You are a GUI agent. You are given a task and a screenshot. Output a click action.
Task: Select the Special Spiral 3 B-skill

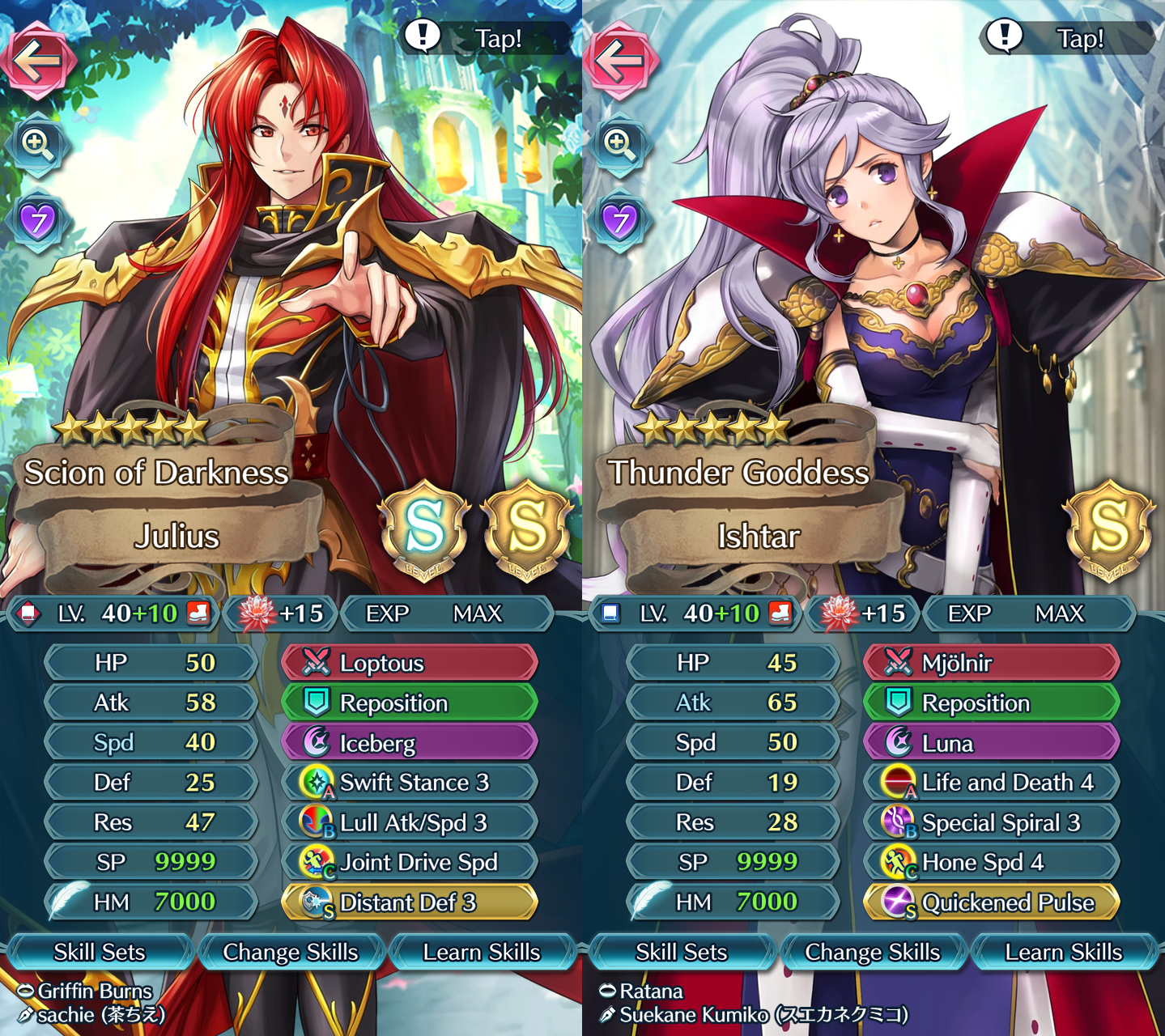tap(990, 822)
